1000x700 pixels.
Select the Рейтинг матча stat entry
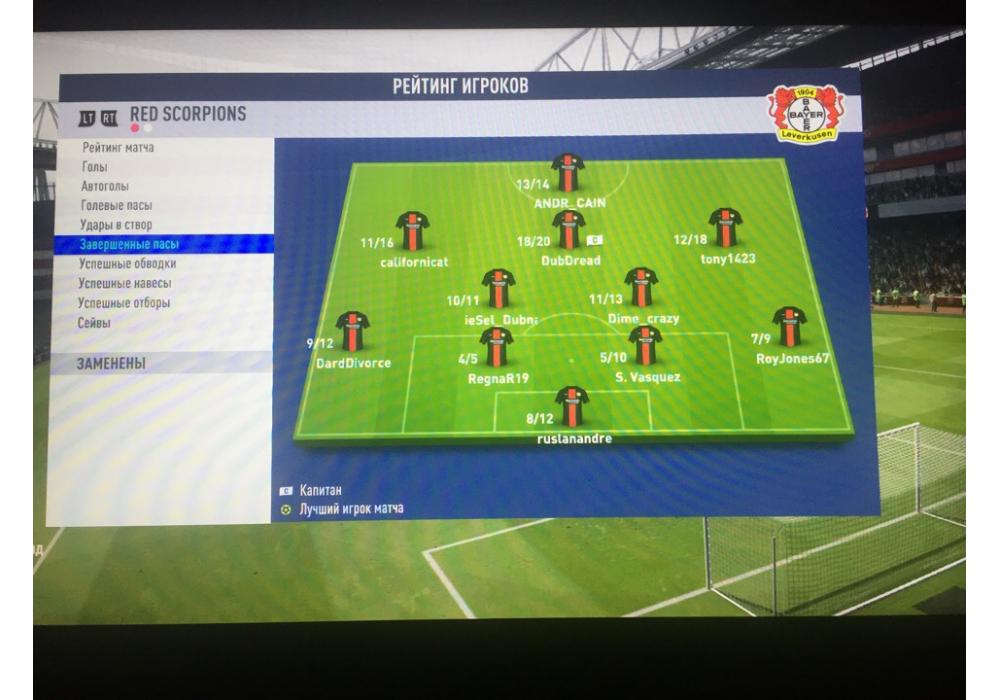click(118, 148)
